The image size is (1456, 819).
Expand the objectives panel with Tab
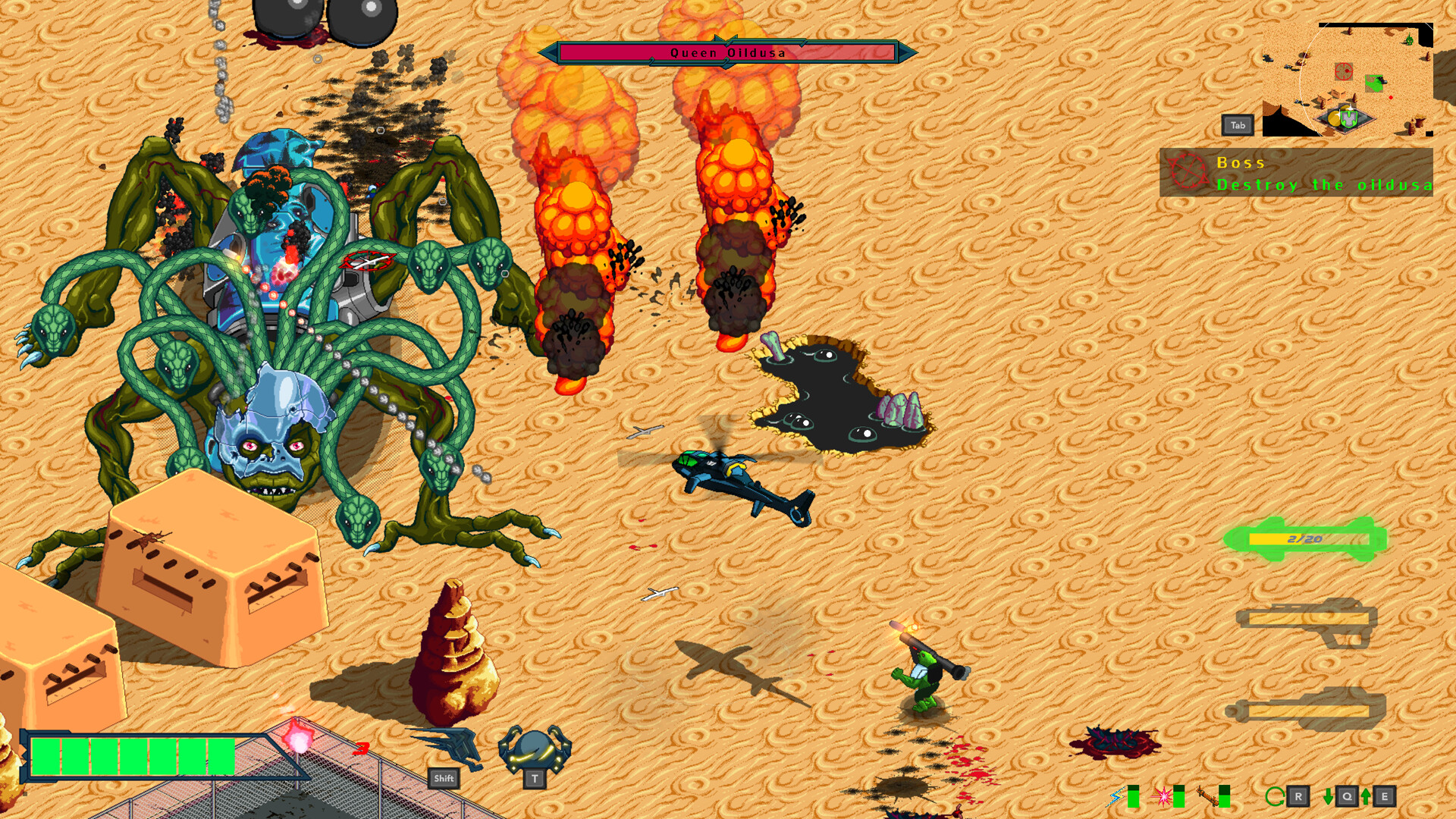point(1238,125)
